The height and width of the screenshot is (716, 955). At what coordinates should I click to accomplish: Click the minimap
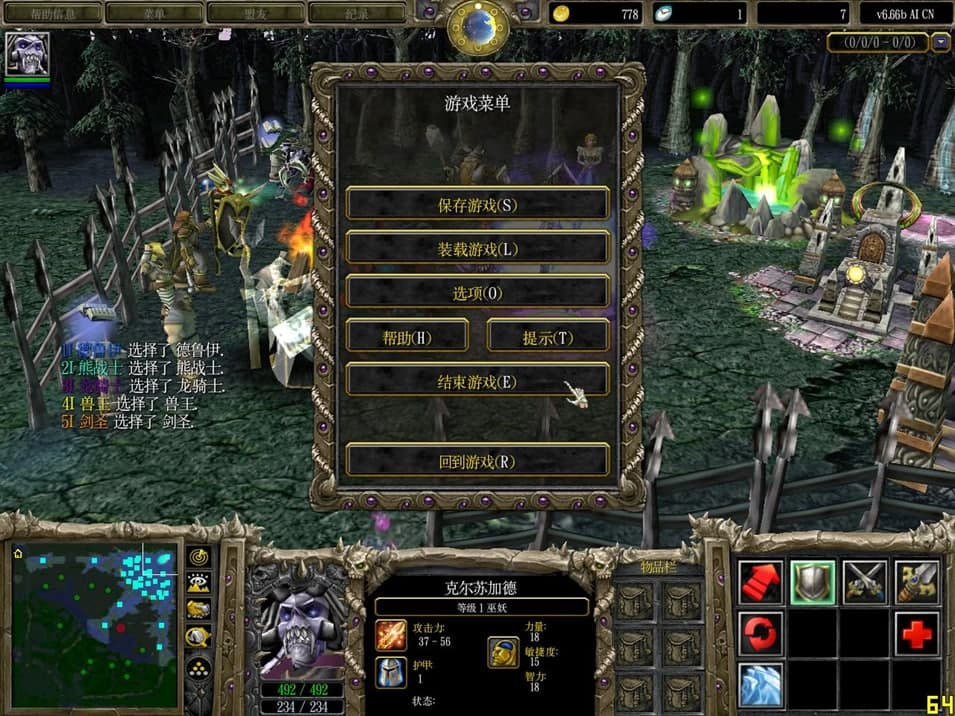click(x=95, y=624)
